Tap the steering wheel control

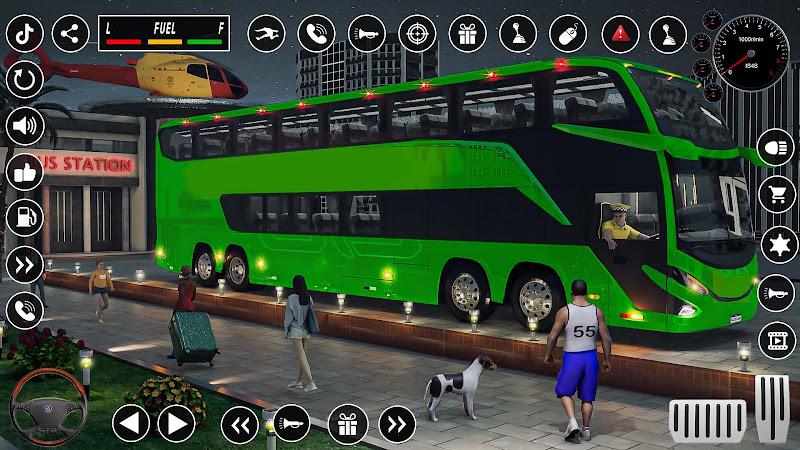pos(44,407)
